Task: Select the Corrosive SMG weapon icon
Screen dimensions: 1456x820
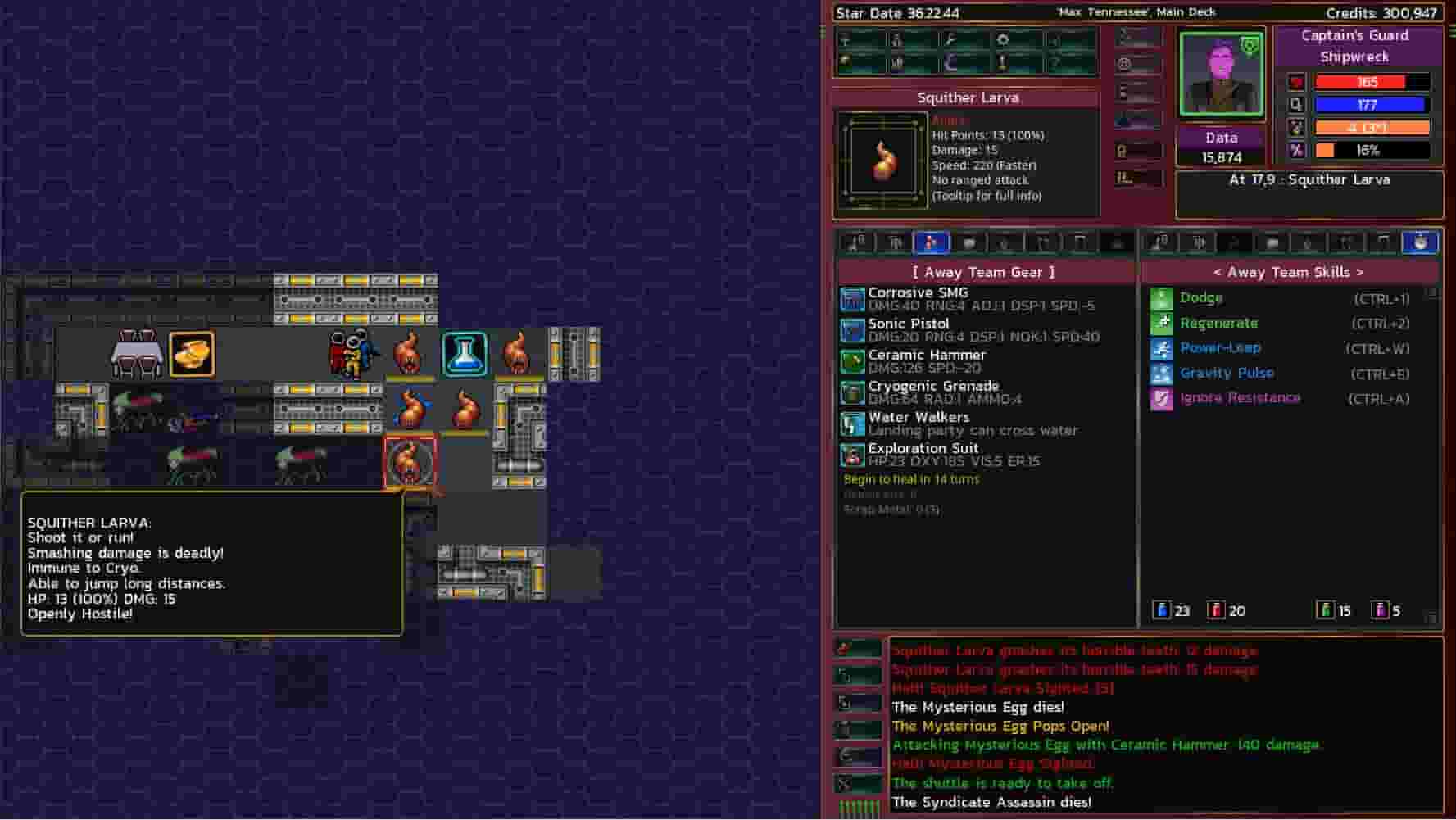Action: tap(852, 298)
